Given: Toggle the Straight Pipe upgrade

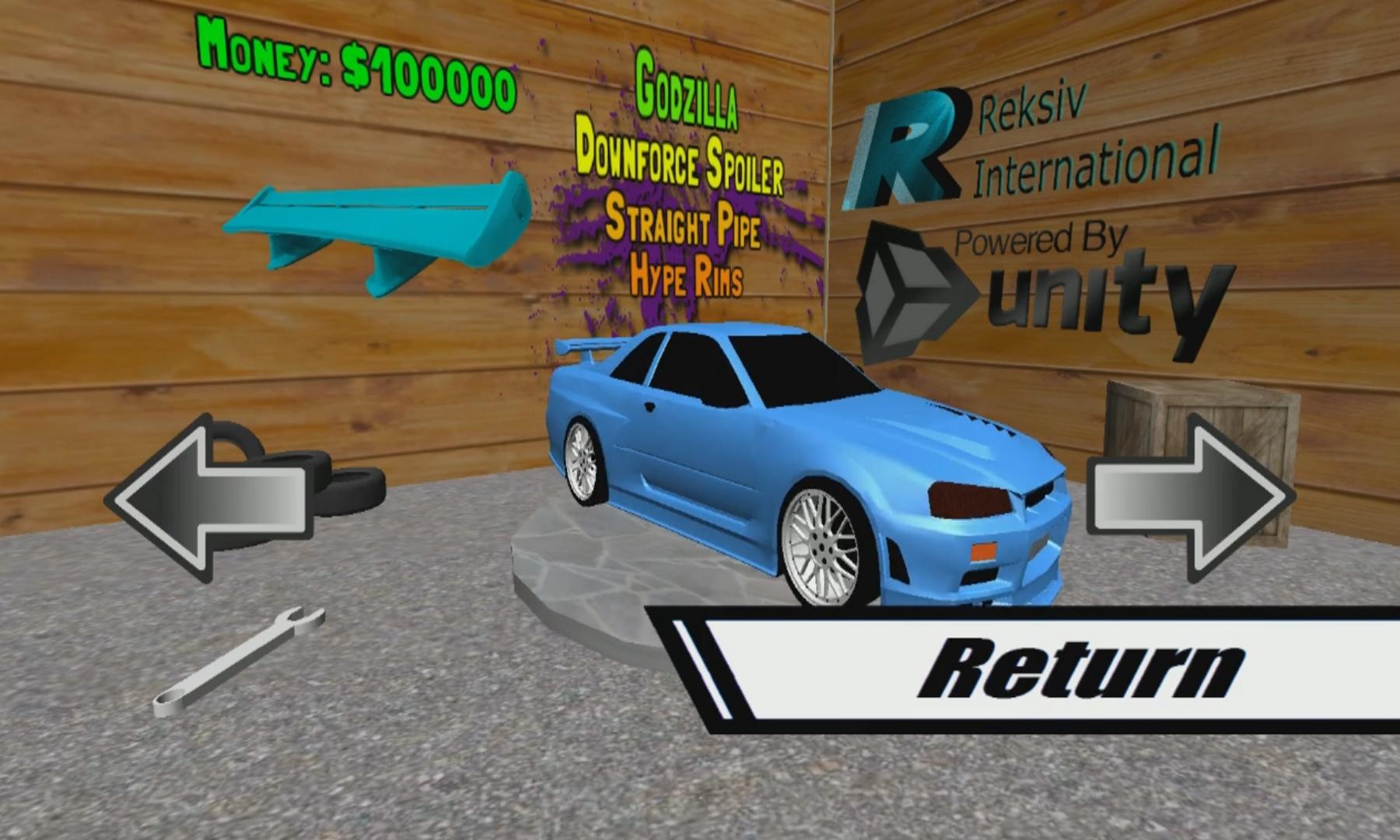Looking at the screenshot, I should click(x=684, y=227).
